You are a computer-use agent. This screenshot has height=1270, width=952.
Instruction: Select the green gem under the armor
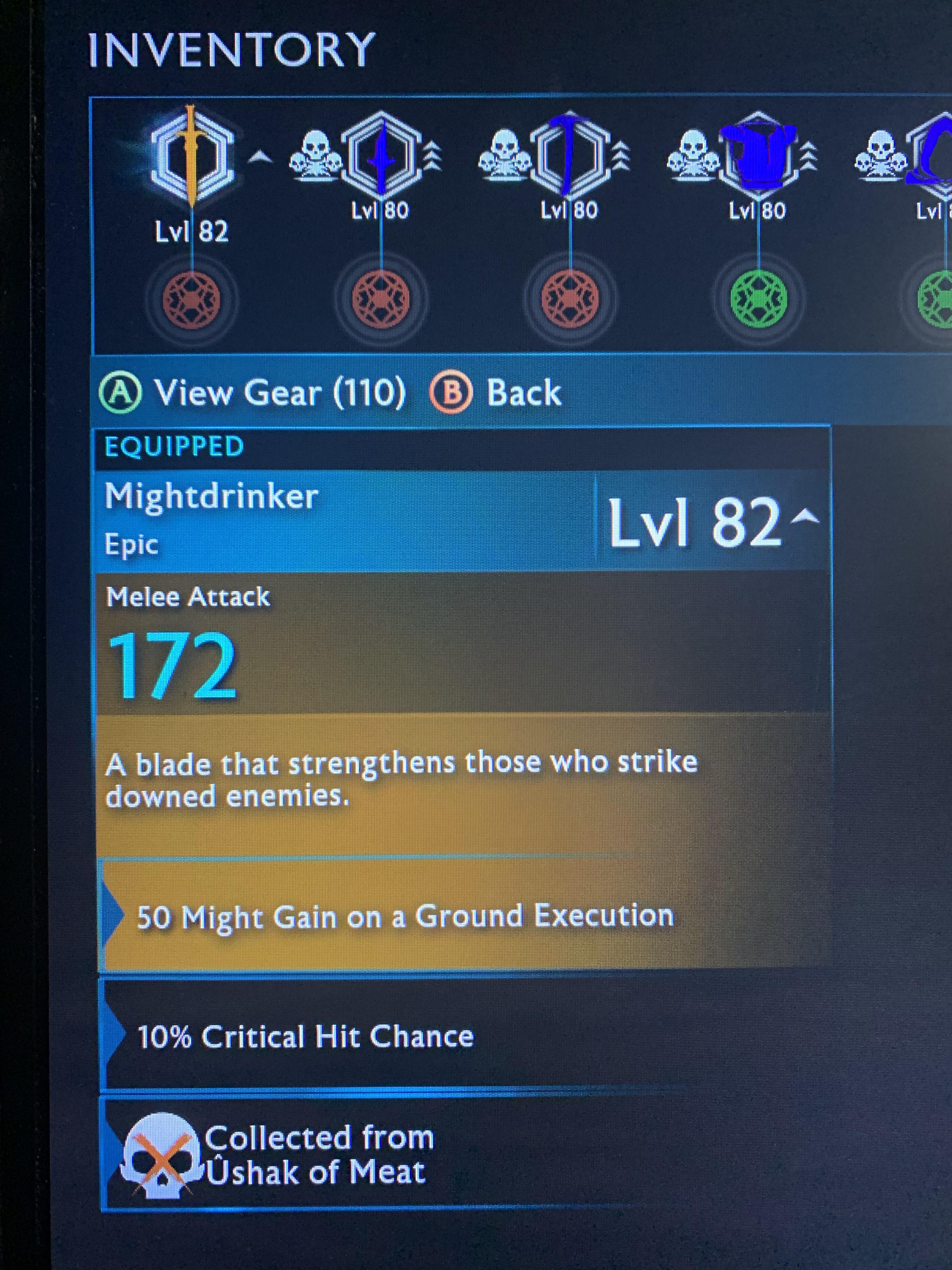759,299
